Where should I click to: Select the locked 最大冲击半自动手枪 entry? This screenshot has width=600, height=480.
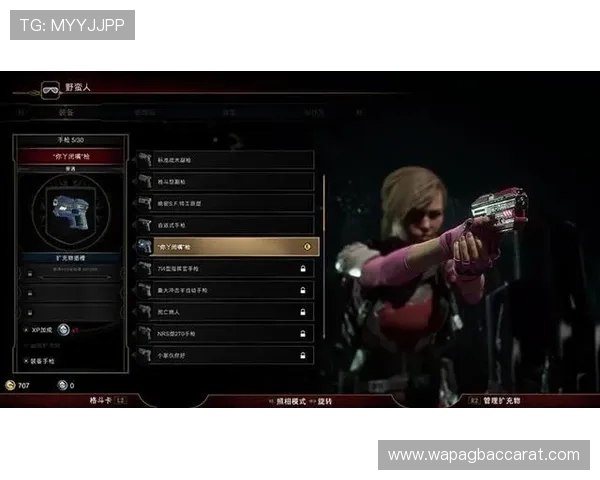(225, 290)
